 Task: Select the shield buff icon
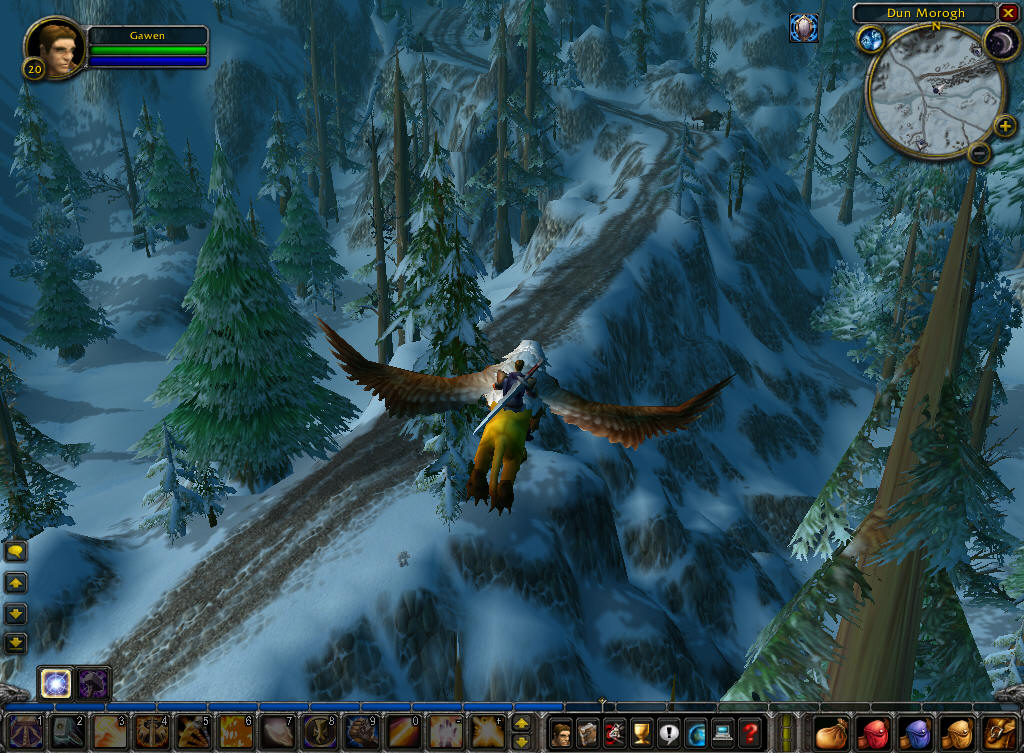tap(803, 28)
